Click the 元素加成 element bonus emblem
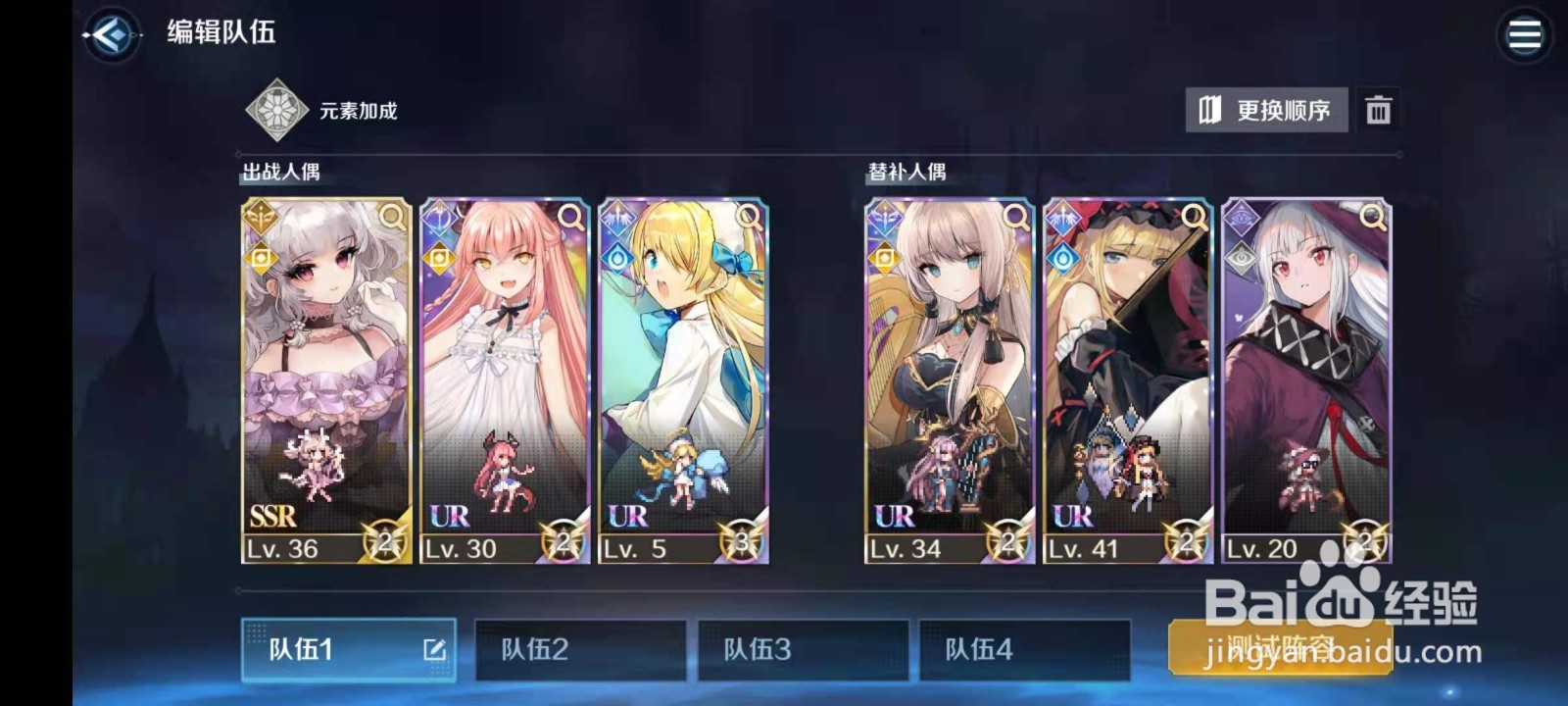 [x=277, y=108]
